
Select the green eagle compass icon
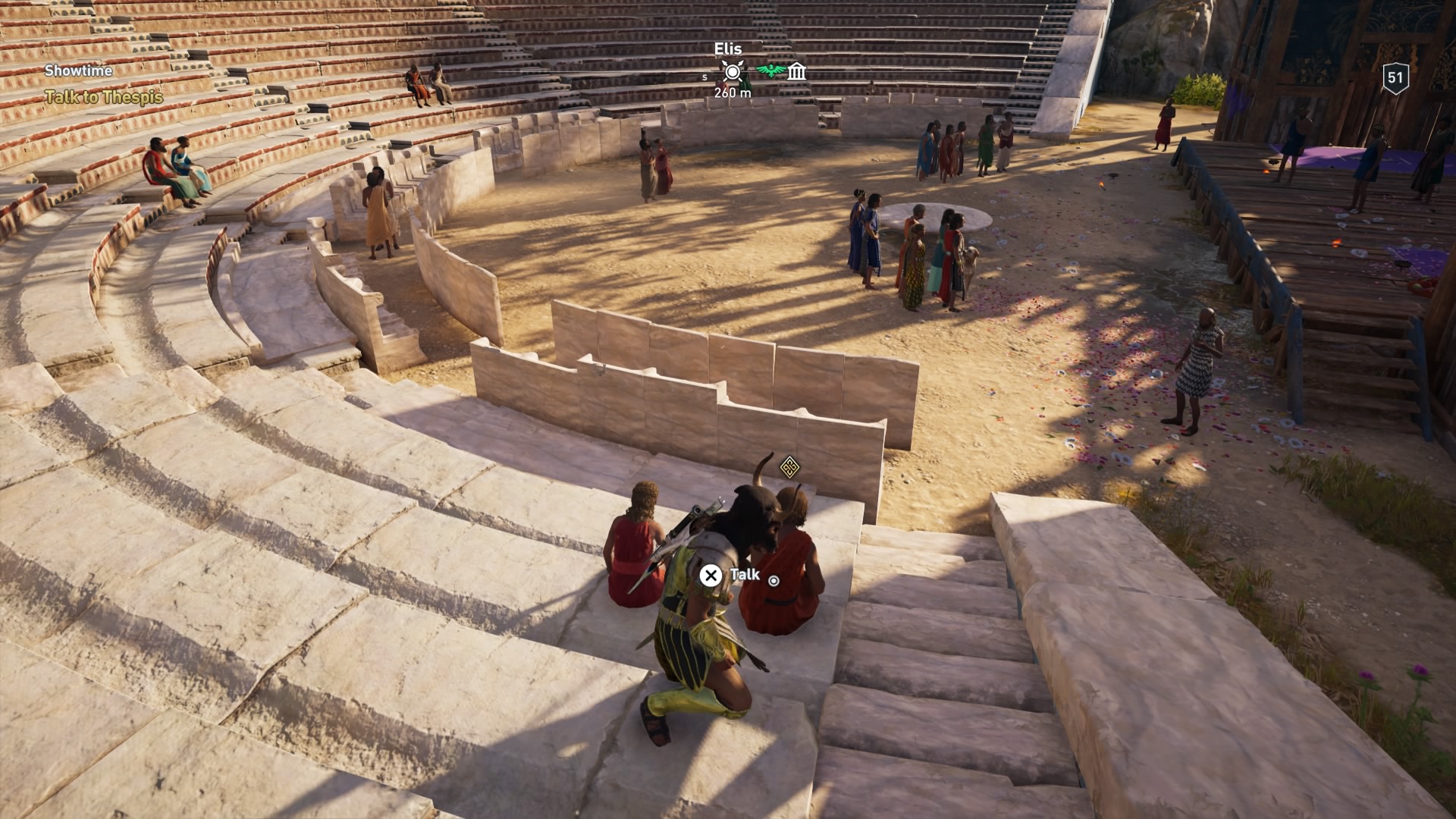[x=770, y=71]
